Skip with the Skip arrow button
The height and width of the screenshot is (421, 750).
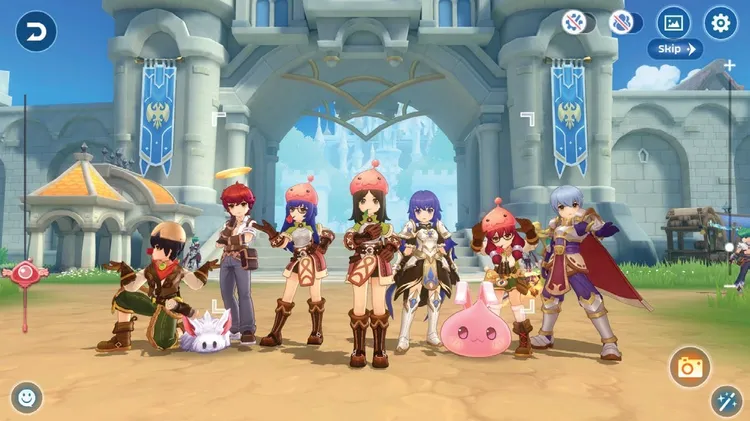click(675, 49)
